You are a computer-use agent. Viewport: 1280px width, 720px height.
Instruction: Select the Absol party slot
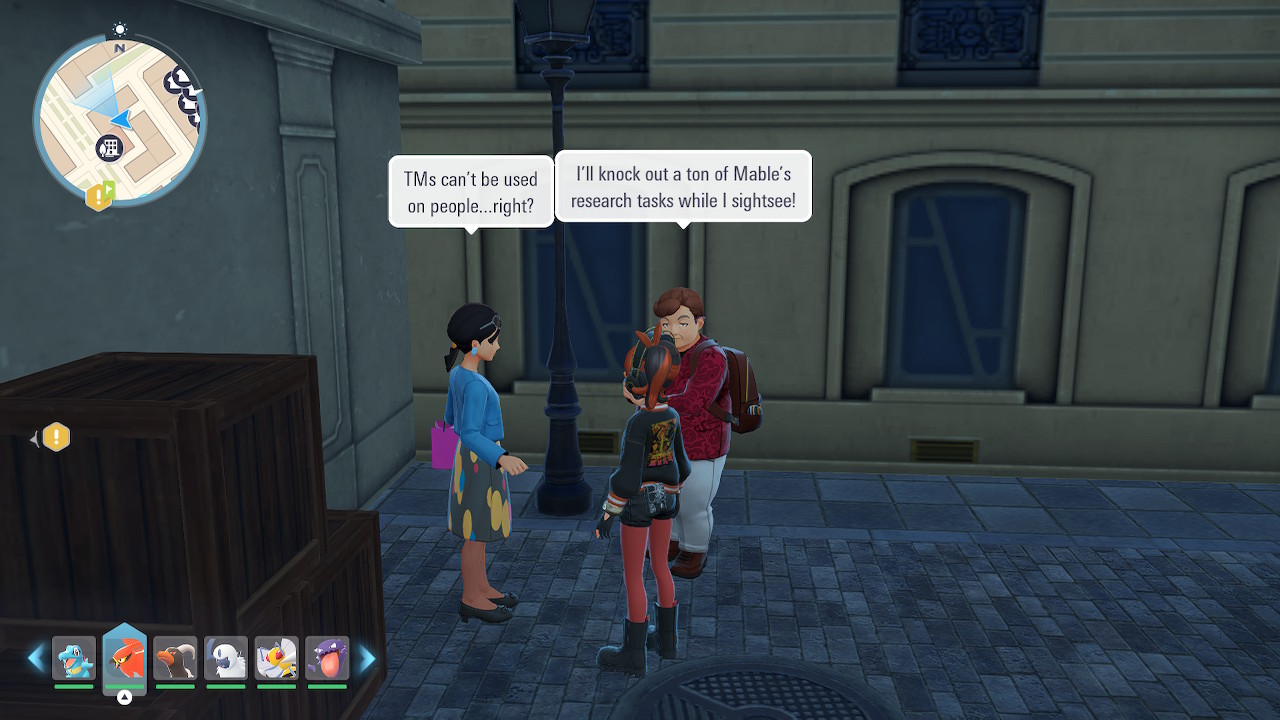pyautogui.click(x=226, y=658)
